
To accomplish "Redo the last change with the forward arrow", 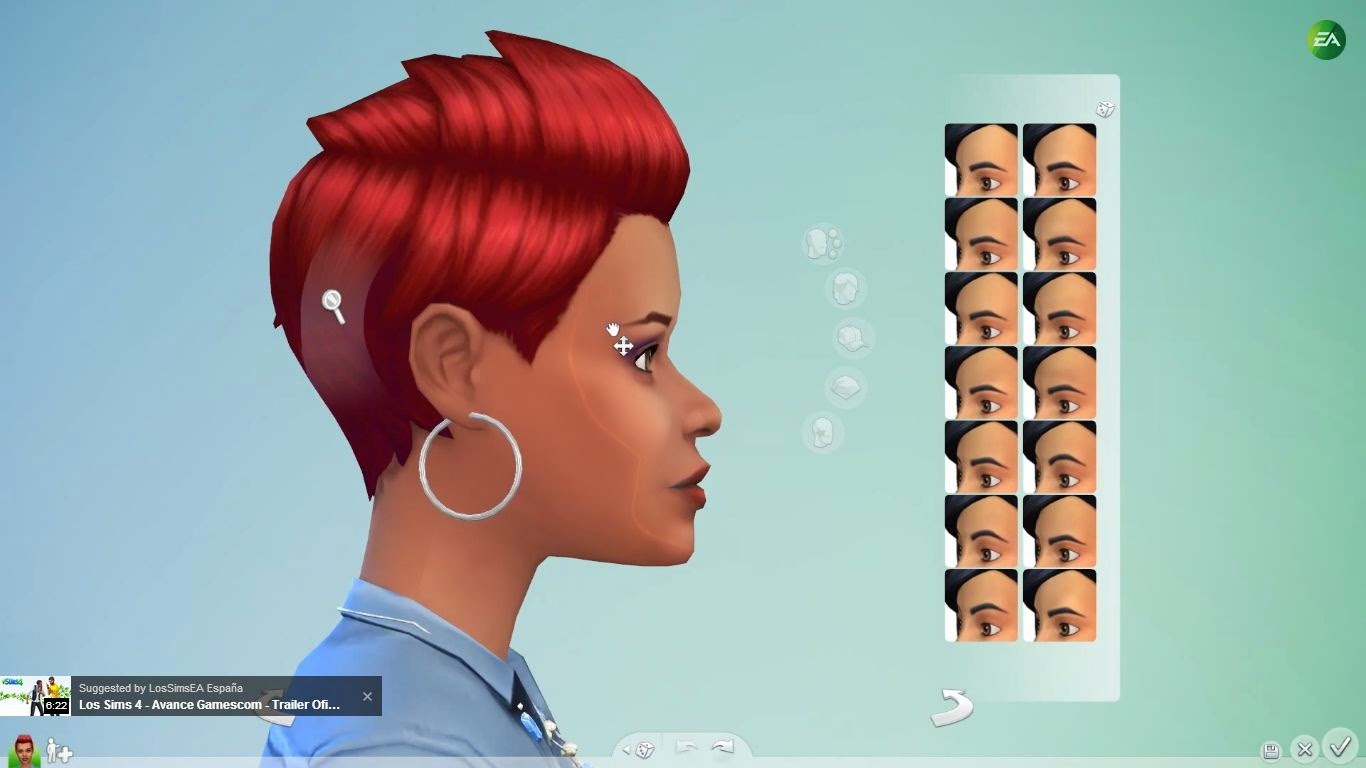I will [722, 746].
